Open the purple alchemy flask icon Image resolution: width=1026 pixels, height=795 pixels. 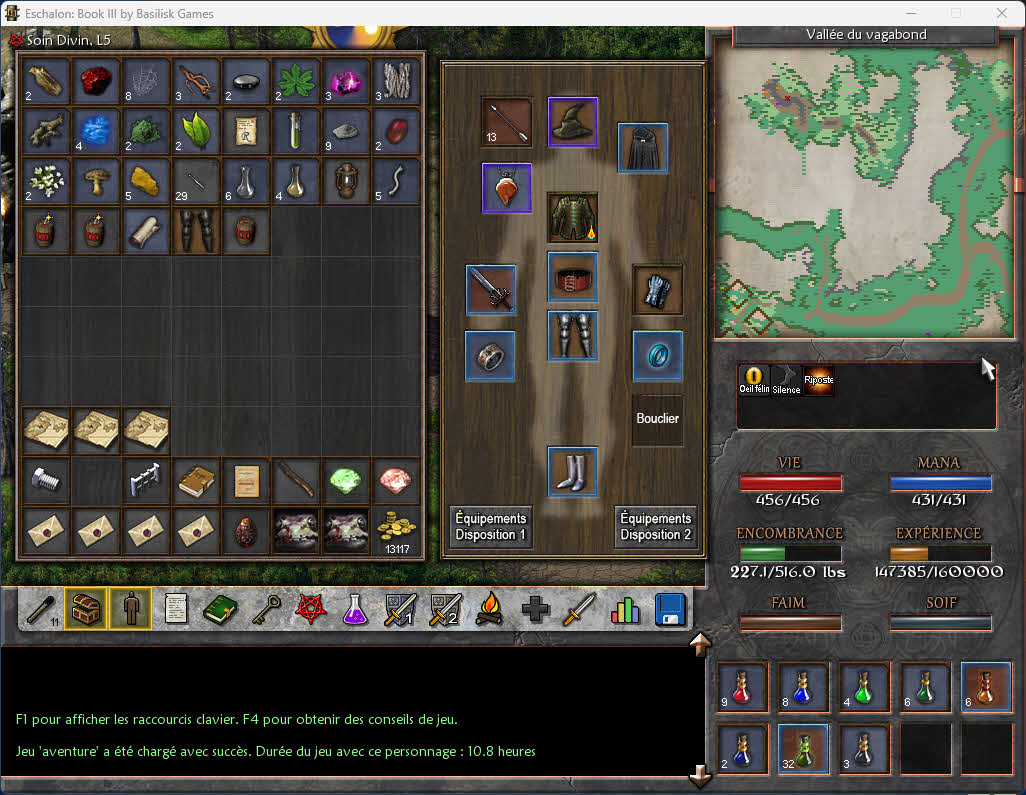[354, 609]
